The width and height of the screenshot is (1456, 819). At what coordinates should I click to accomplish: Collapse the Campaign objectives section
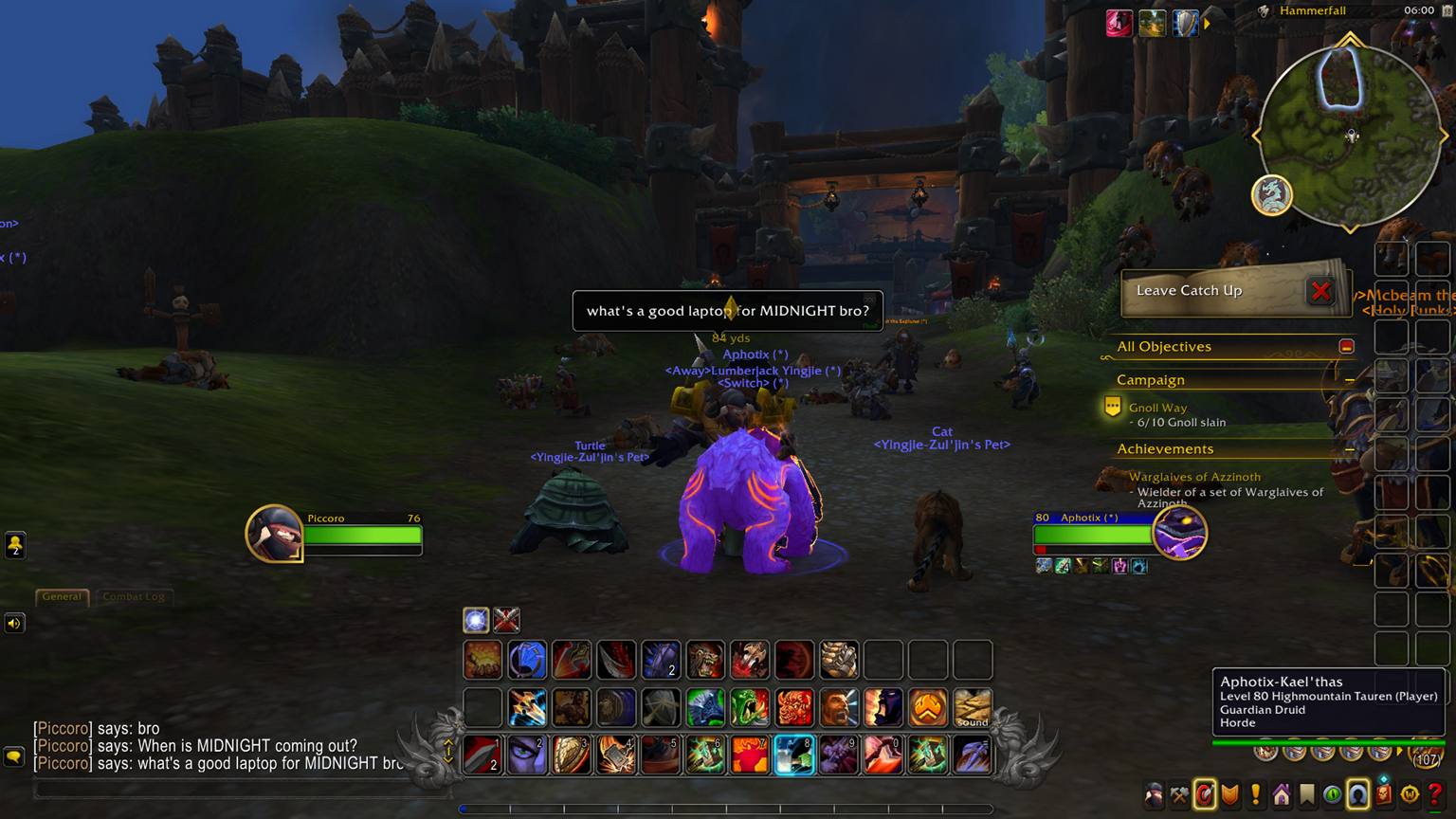[1349, 380]
